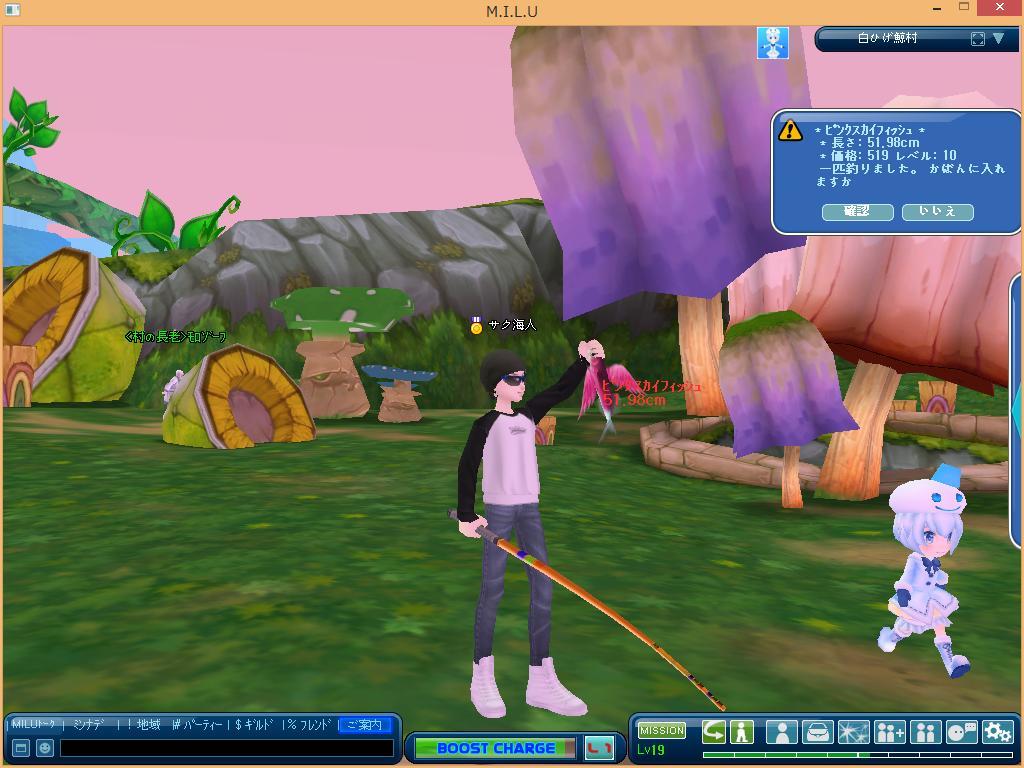This screenshot has height=768, width=1024.
Task: Switch to the 地域 chat tab
Action: point(148,725)
